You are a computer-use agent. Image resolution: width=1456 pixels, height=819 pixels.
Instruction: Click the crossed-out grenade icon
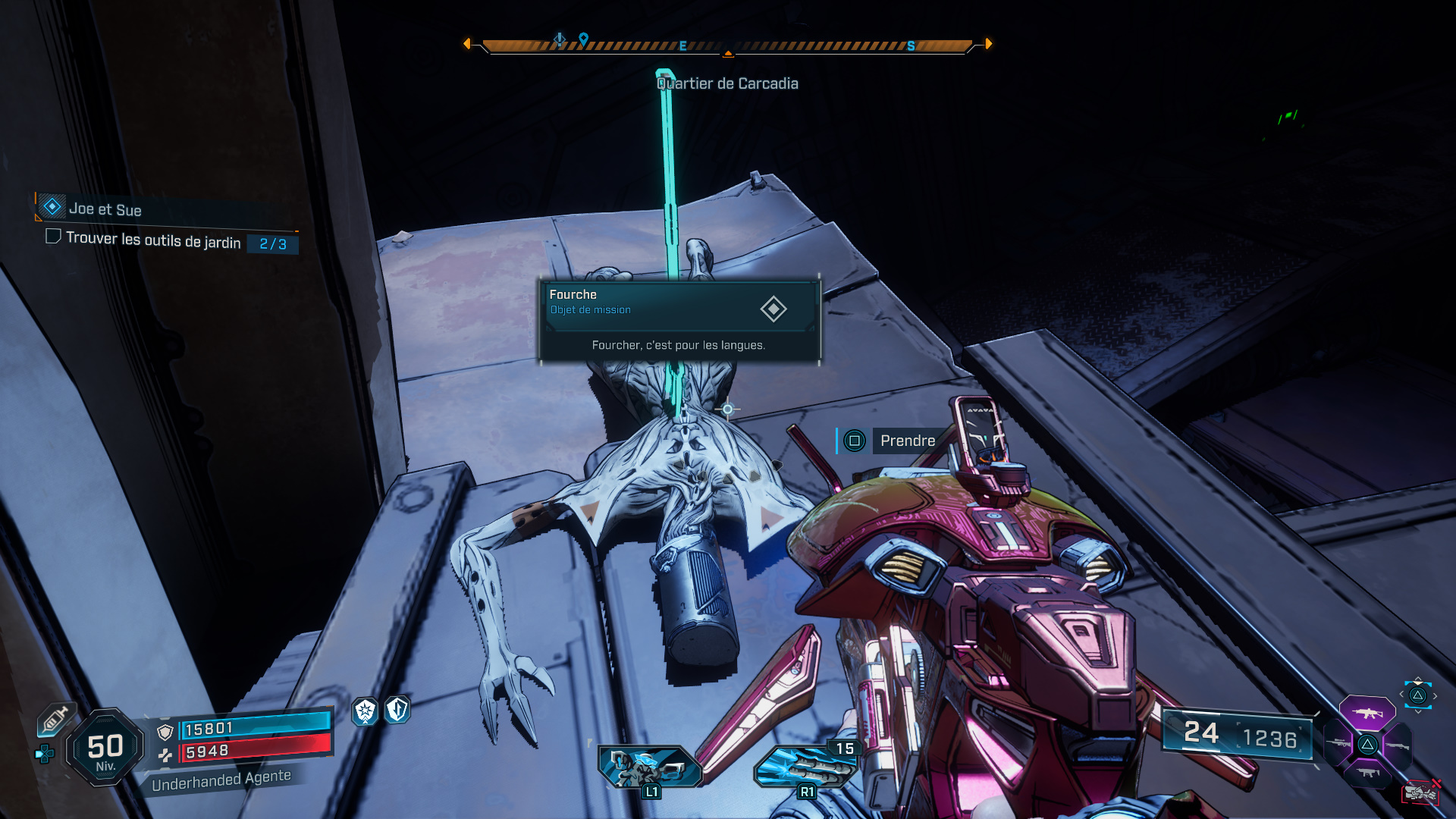[1420, 792]
